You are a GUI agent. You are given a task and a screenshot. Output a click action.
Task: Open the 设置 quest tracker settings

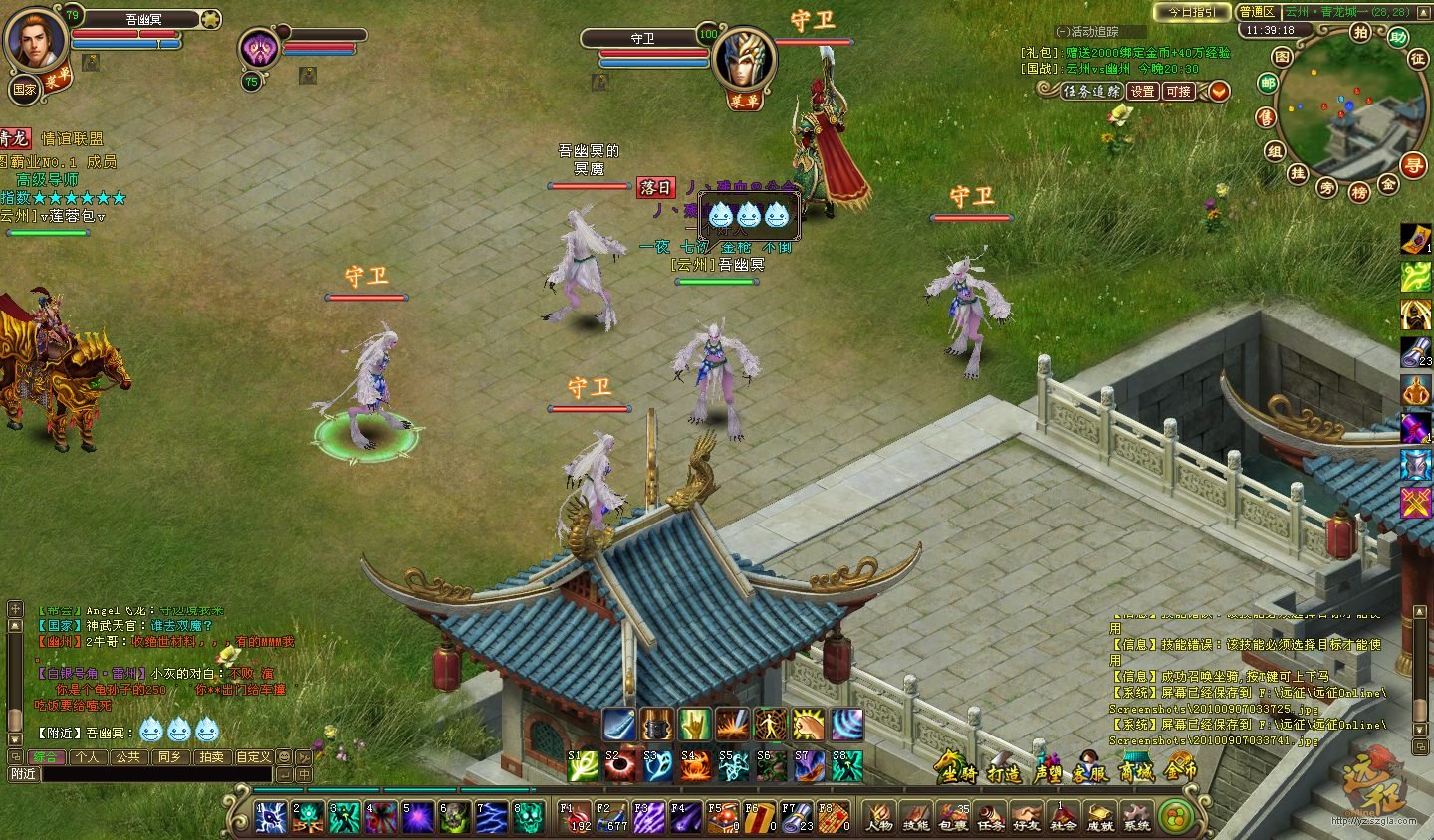click(x=1142, y=91)
